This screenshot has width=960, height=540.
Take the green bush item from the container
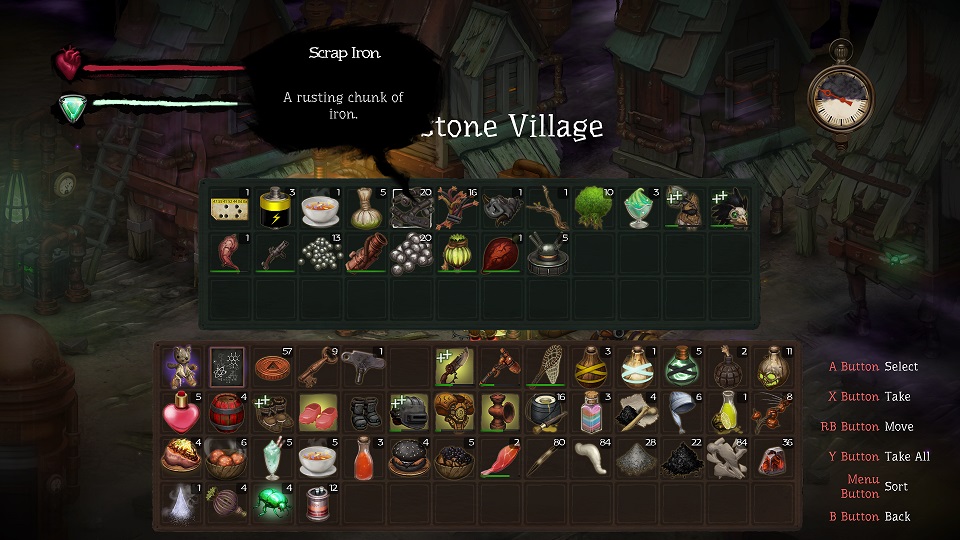(593, 208)
